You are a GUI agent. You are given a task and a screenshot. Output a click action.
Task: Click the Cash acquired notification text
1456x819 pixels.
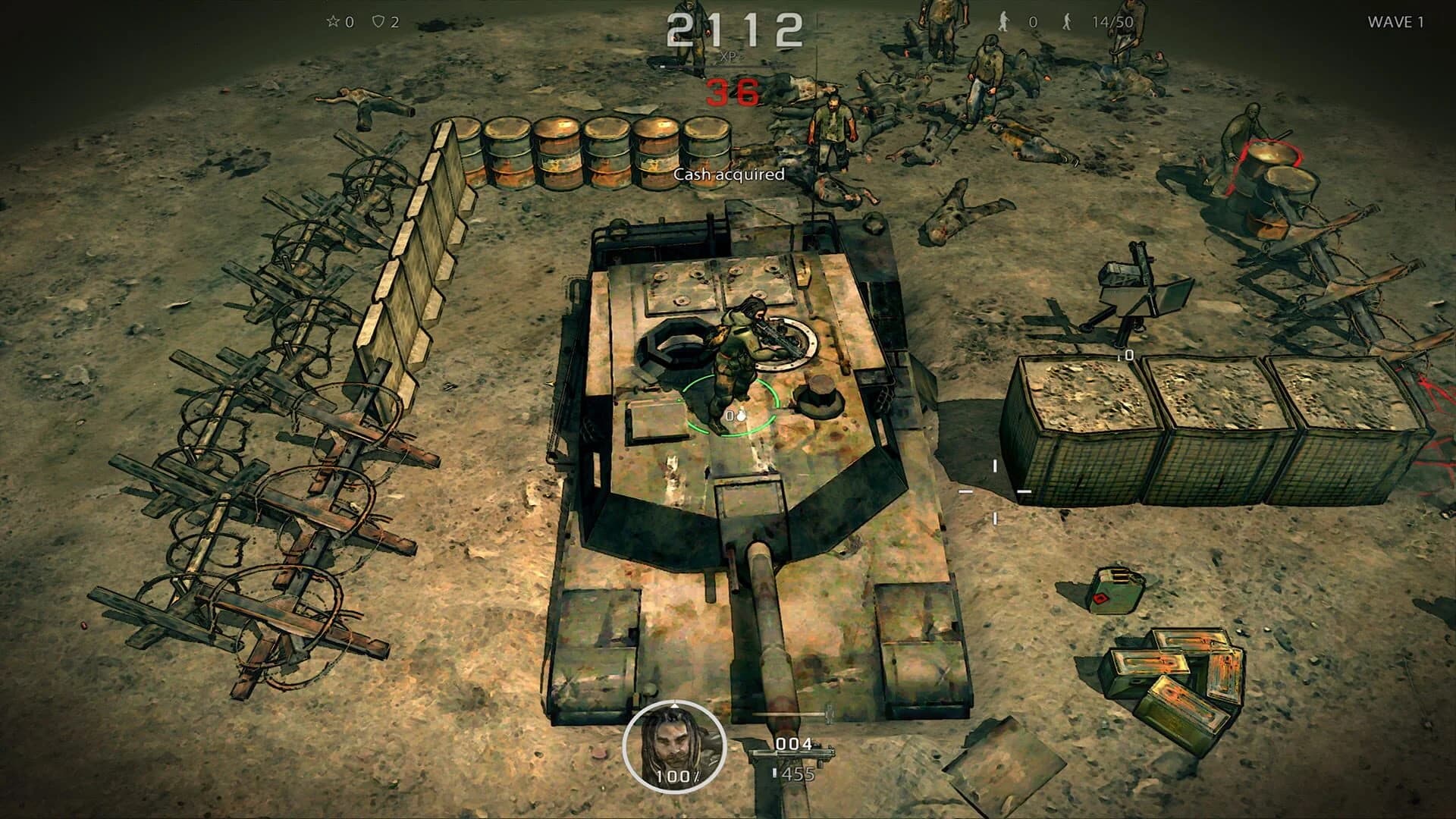tap(729, 175)
